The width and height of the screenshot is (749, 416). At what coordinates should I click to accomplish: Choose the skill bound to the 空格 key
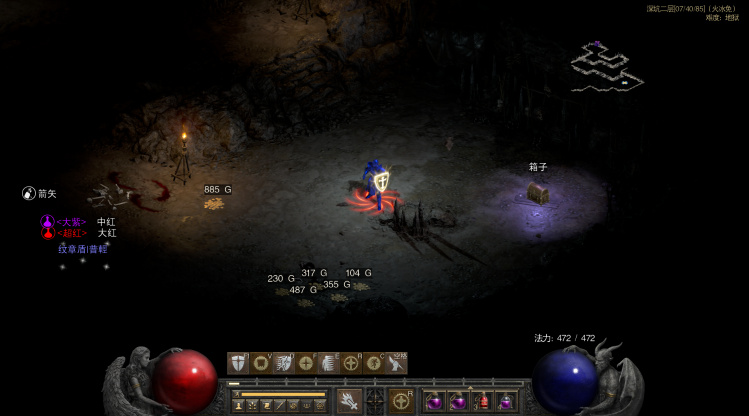397,363
